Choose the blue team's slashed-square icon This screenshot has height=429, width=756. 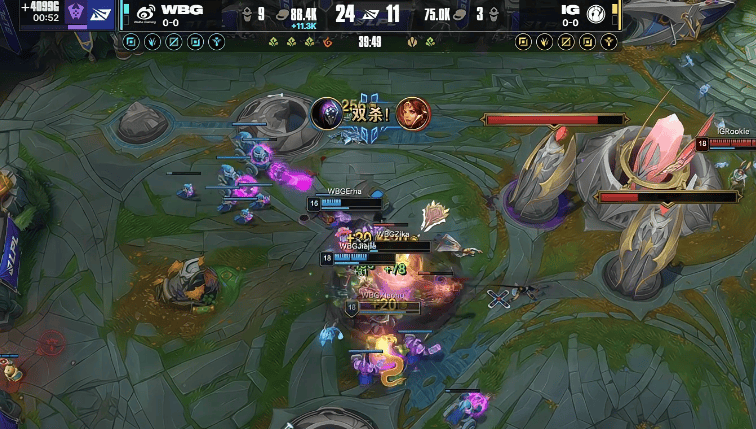click(x=174, y=42)
